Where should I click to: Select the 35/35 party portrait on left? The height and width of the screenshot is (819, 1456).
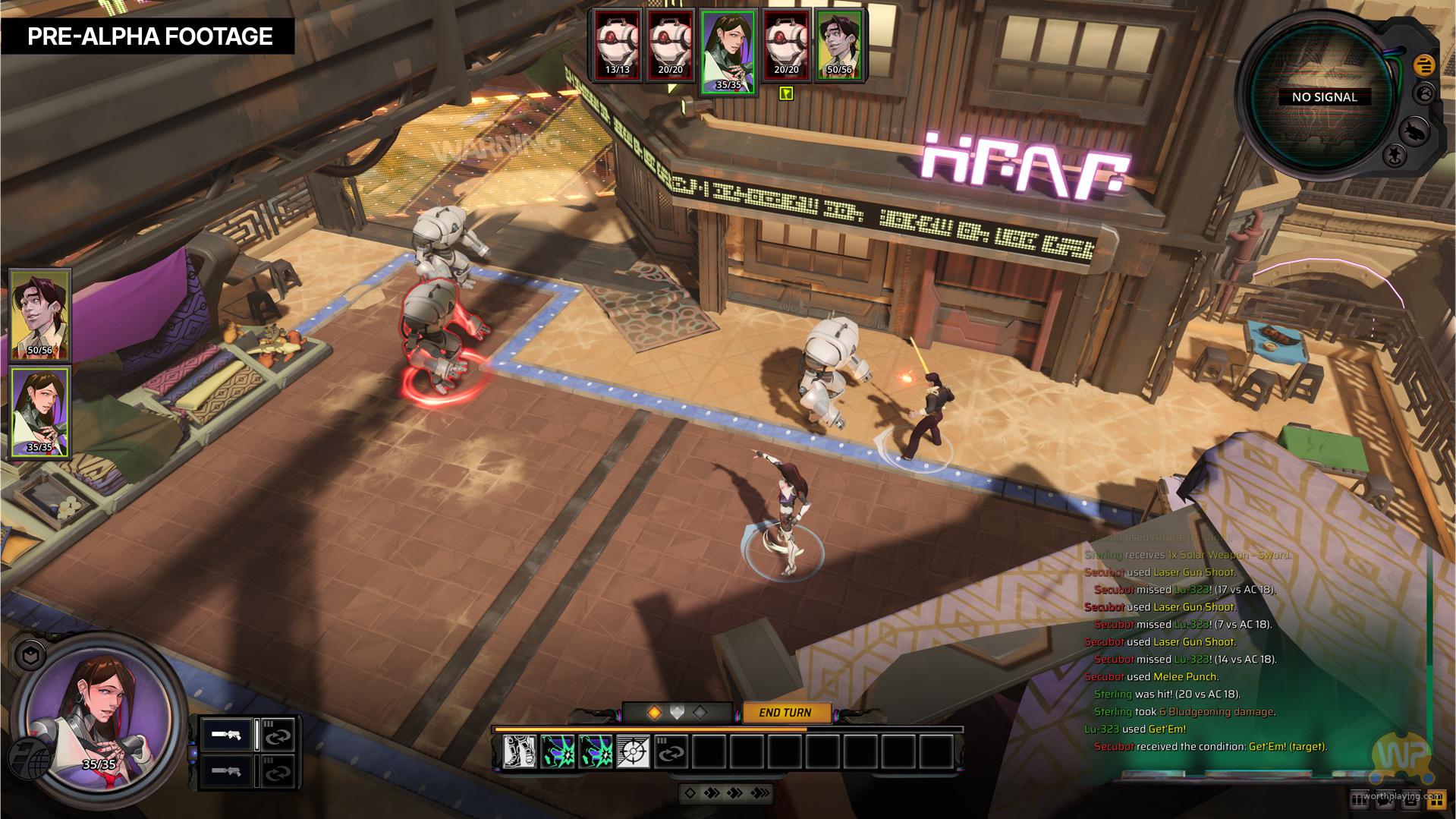click(x=40, y=411)
